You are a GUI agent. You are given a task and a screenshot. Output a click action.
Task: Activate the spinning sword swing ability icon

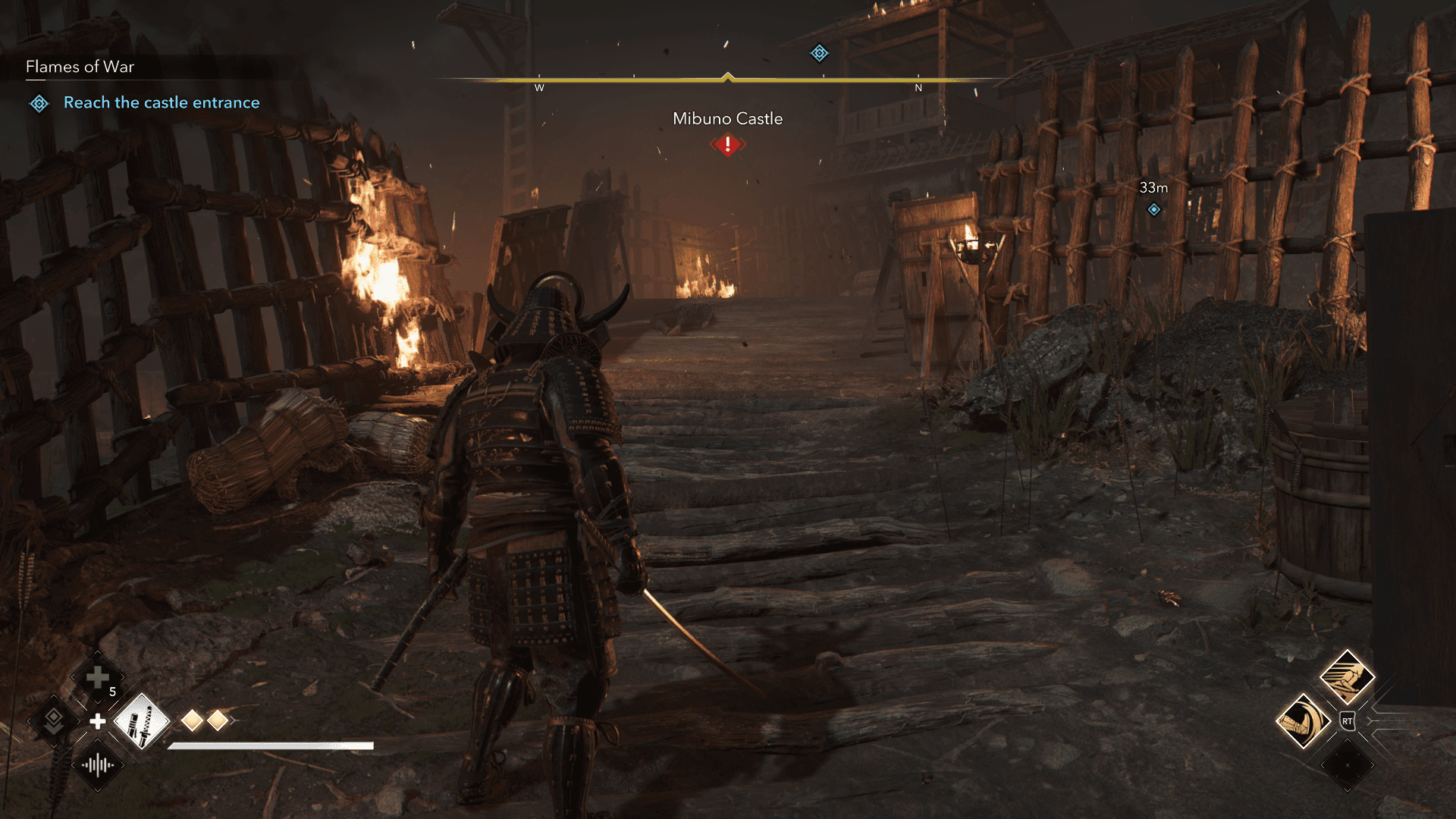click(1304, 721)
